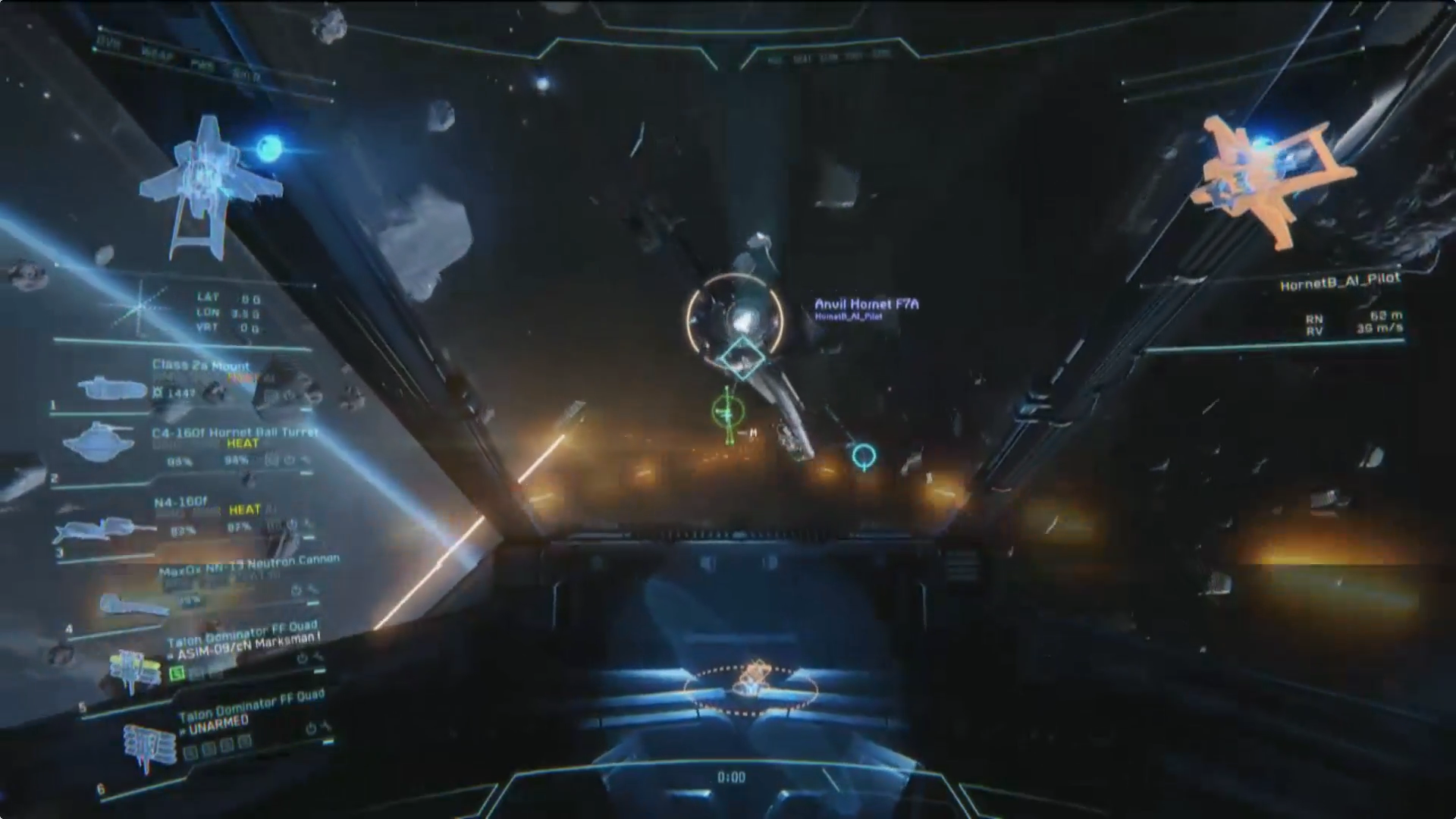The image size is (1456, 819).
Task: Pick the MaxOx NN-13 Neutron Cannon row
Action: (x=249, y=565)
